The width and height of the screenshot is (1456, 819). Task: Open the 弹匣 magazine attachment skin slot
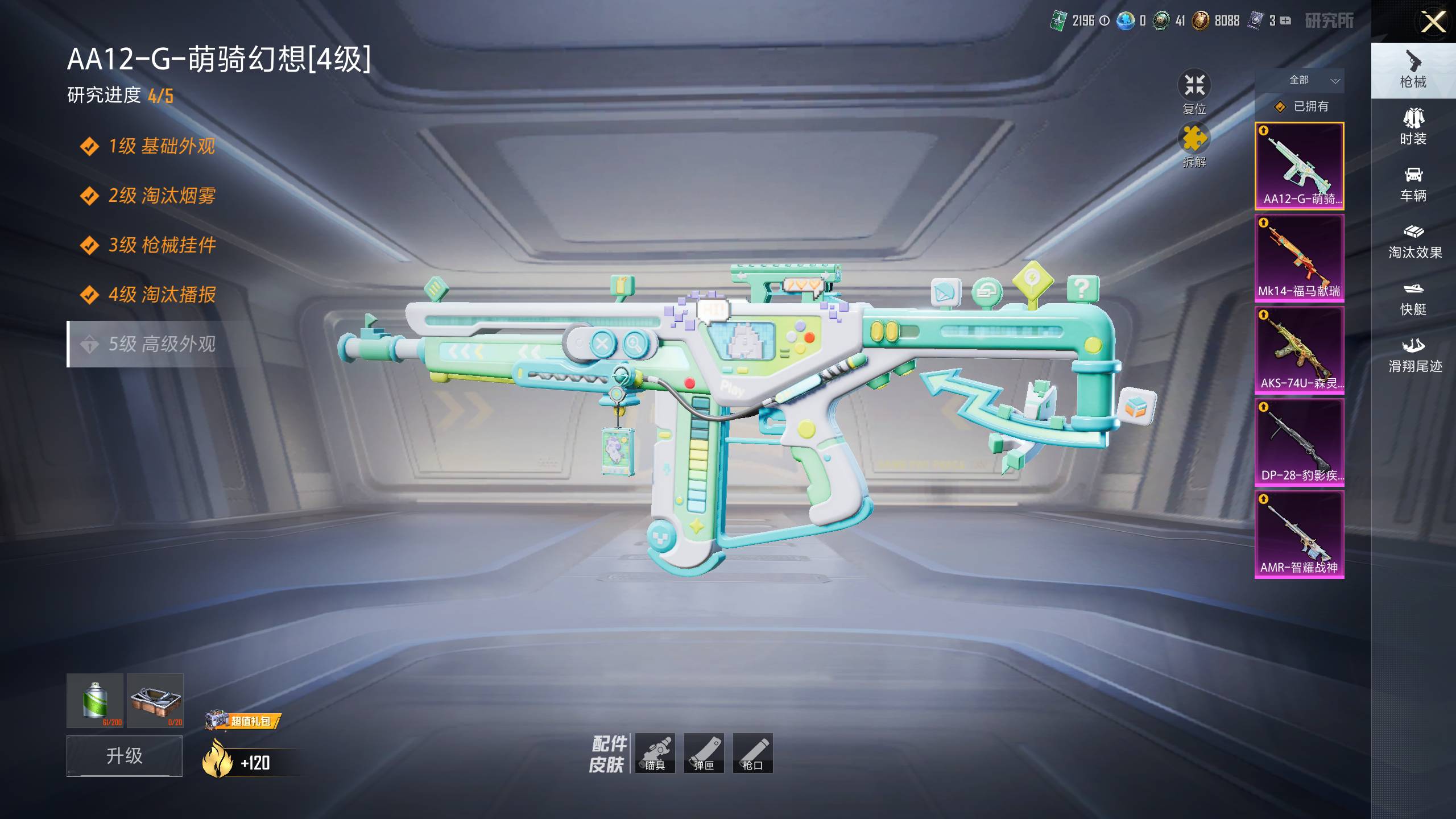(704, 753)
